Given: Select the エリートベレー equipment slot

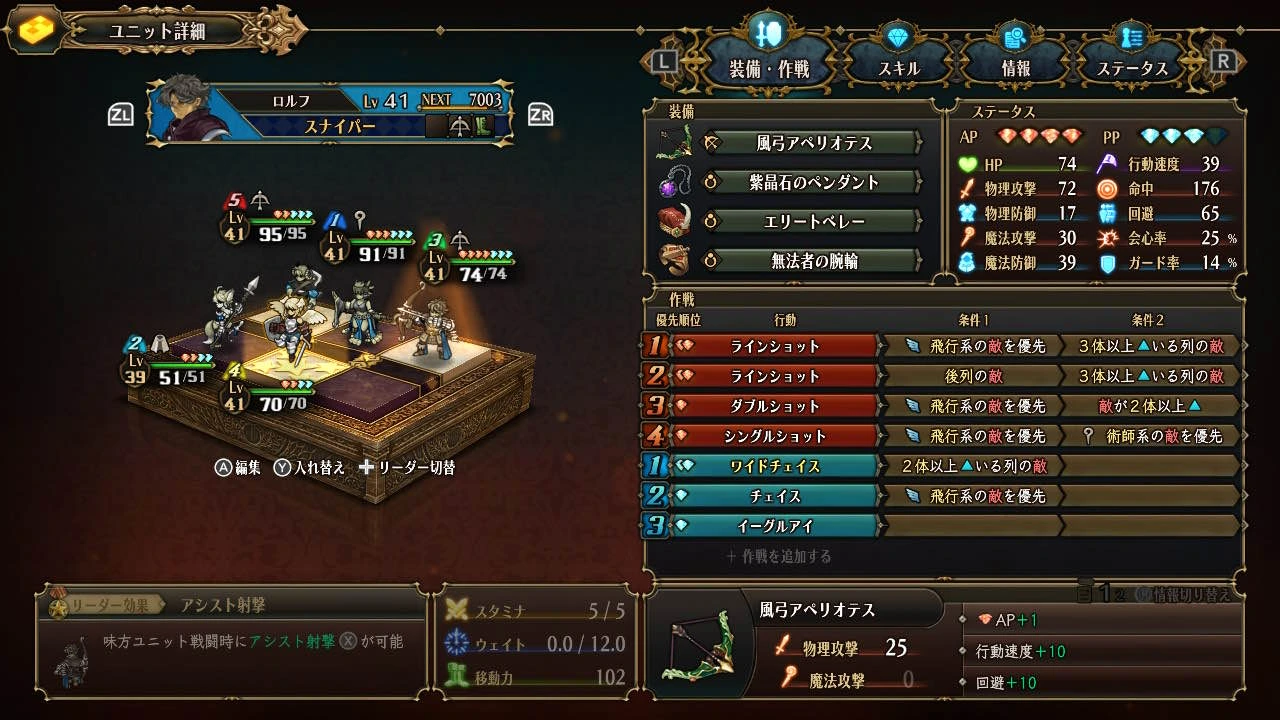Looking at the screenshot, I should [812, 221].
